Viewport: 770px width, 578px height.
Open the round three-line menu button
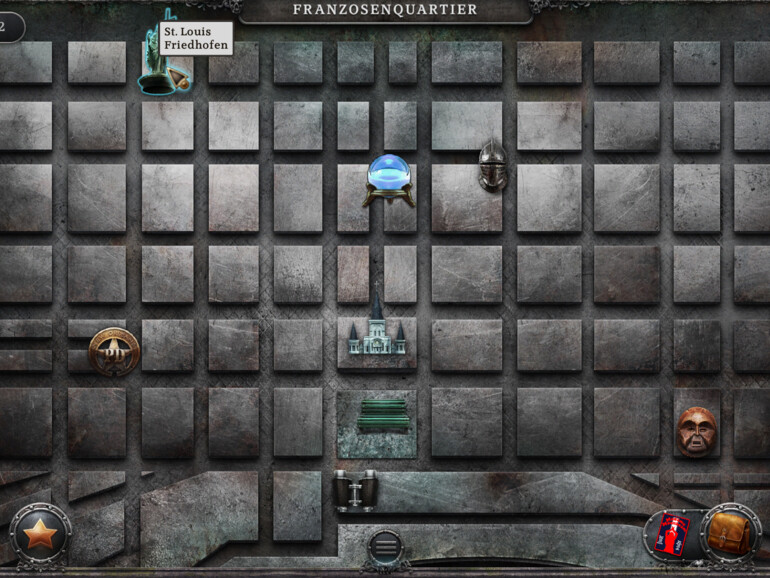tap(384, 547)
